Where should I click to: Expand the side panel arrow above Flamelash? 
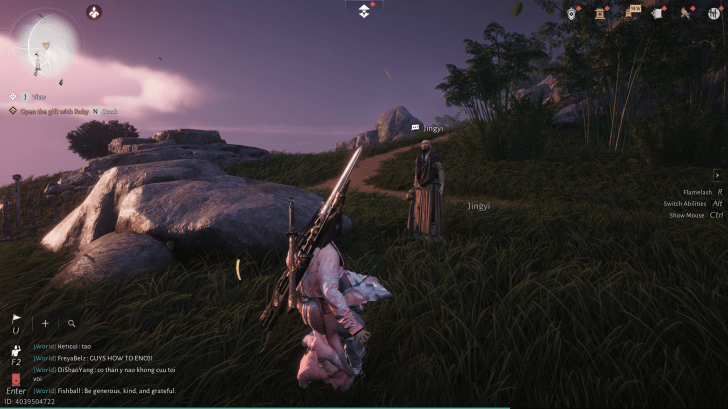[x=717, y=175]
